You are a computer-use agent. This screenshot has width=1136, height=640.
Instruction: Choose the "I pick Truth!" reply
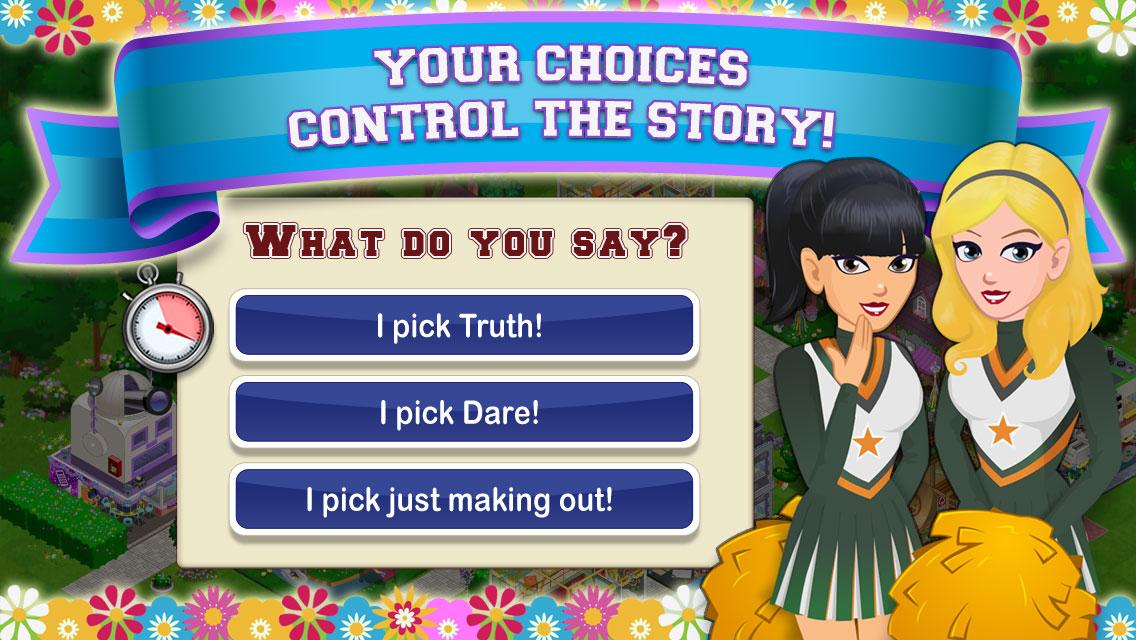(462, 326)
